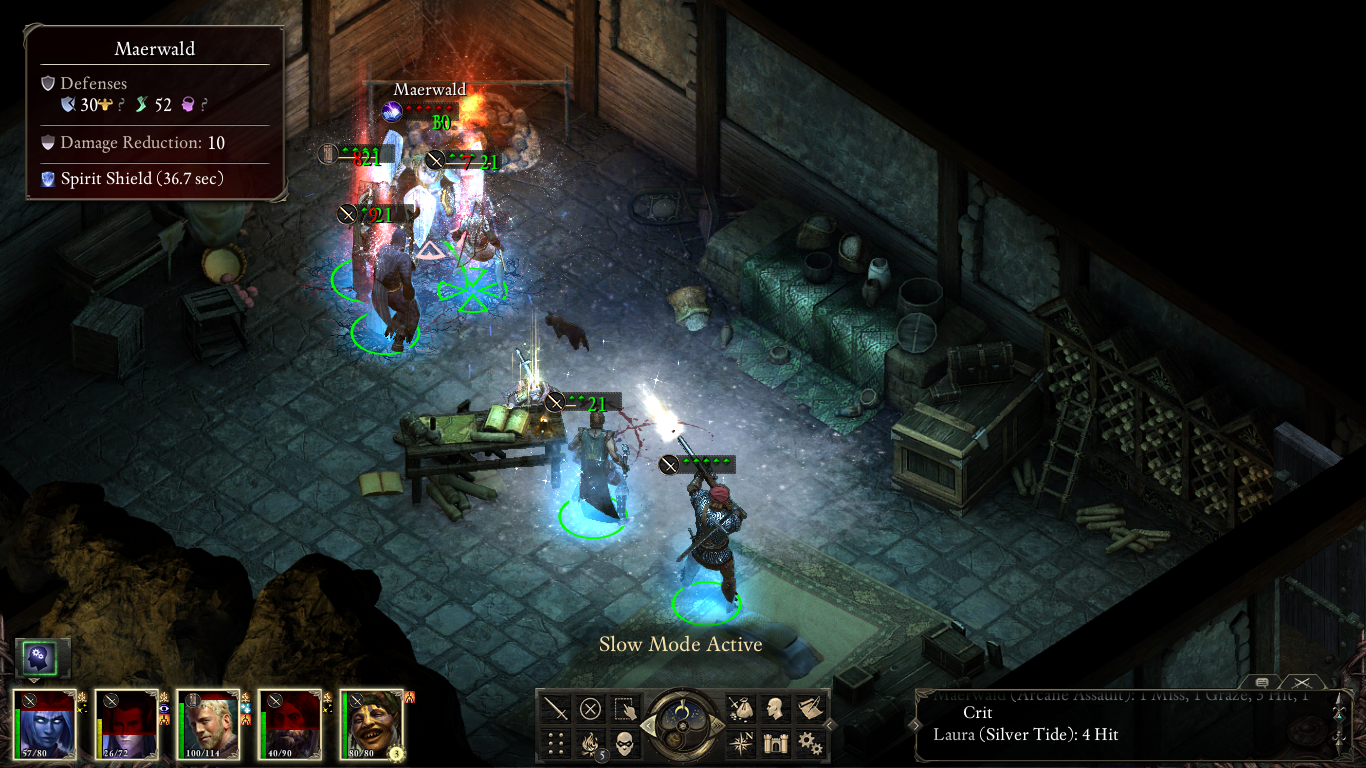Cancel the current action with the circled X
Image resolution: width=1366 pixels, height=768 pixels.
[x=590, y=709]
